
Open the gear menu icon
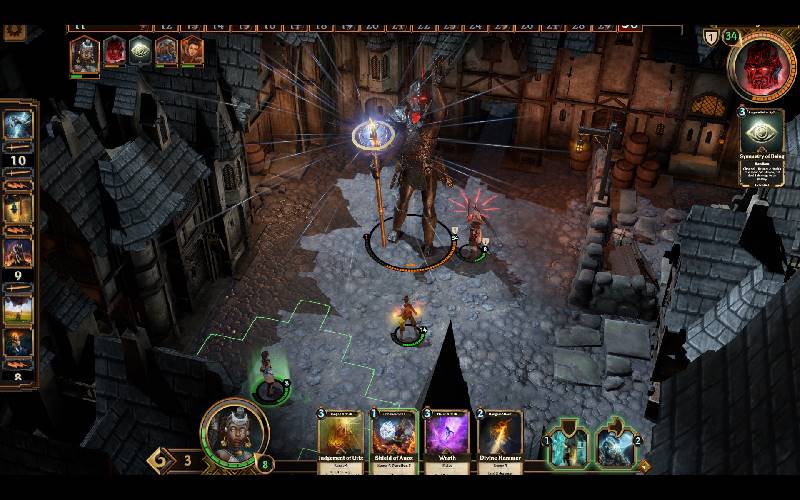click(x=14, y=32)
